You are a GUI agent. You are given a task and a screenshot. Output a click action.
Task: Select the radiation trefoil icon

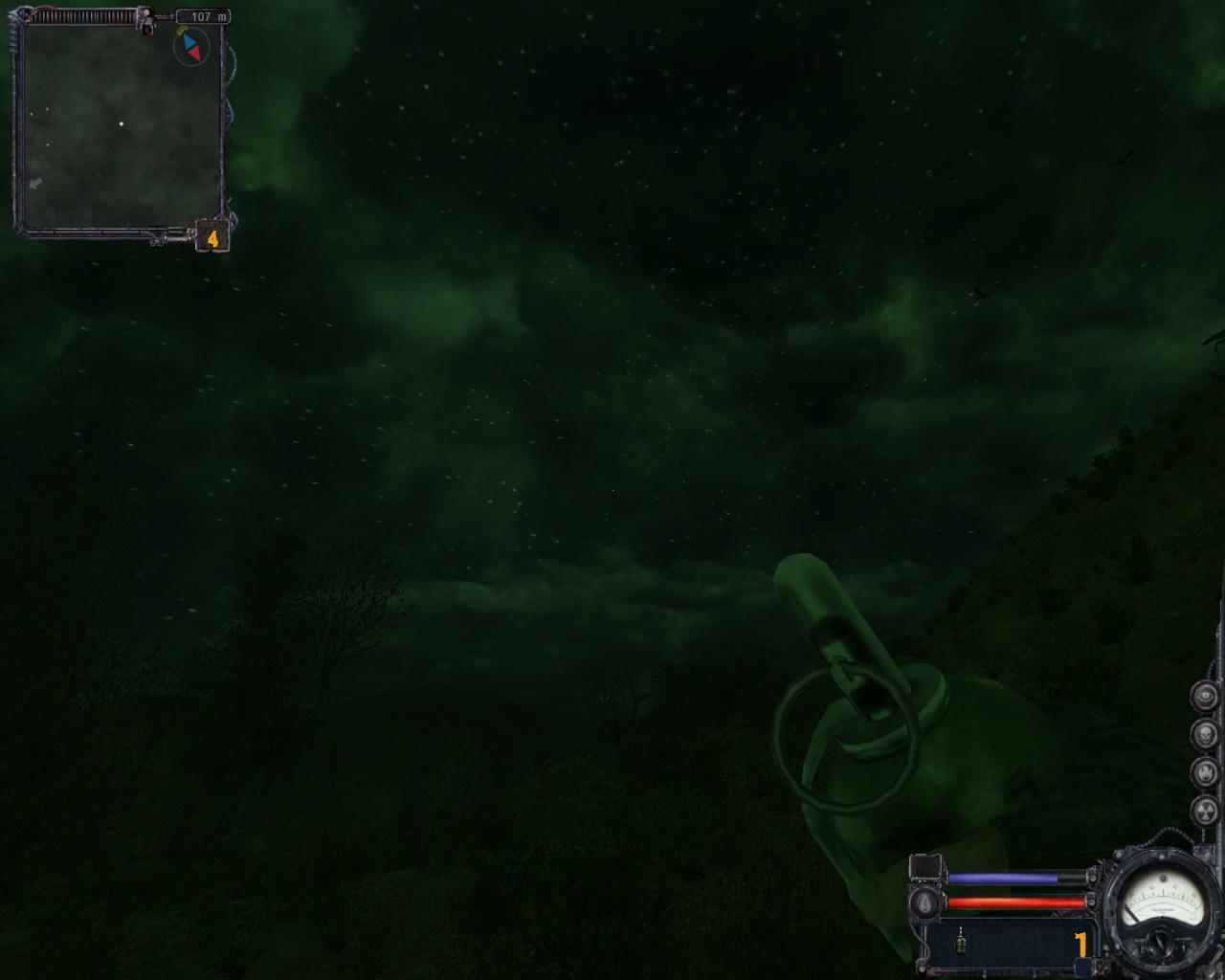1205,811
